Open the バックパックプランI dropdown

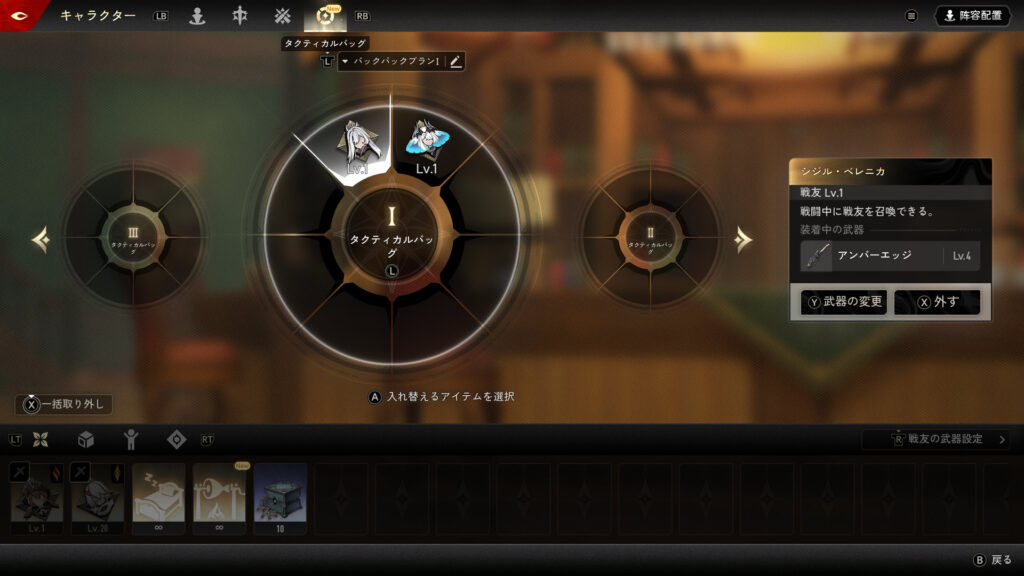pyautogui.click(x=391, y=62)
